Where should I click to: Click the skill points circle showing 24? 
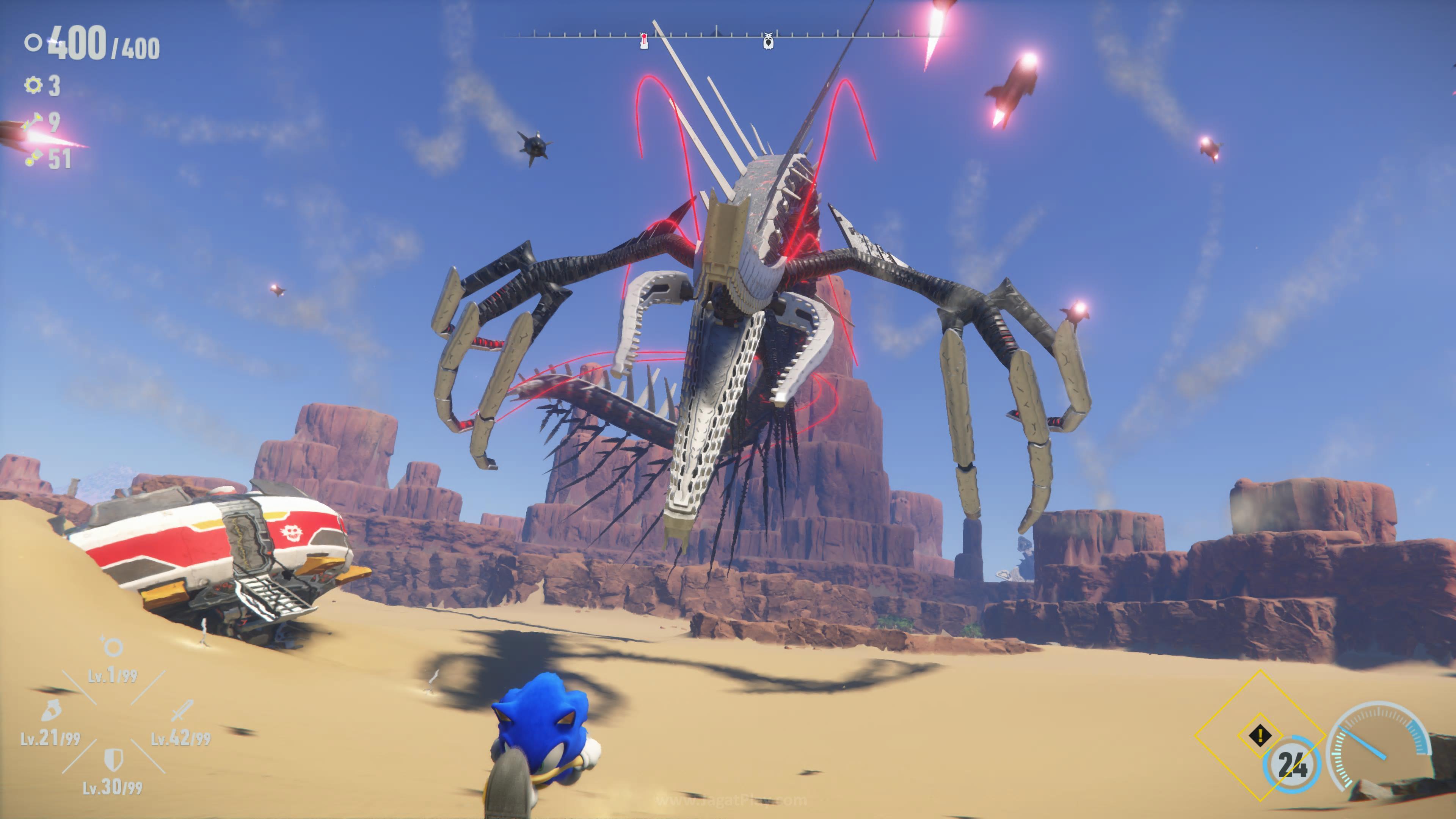[x=1292, y=765]
